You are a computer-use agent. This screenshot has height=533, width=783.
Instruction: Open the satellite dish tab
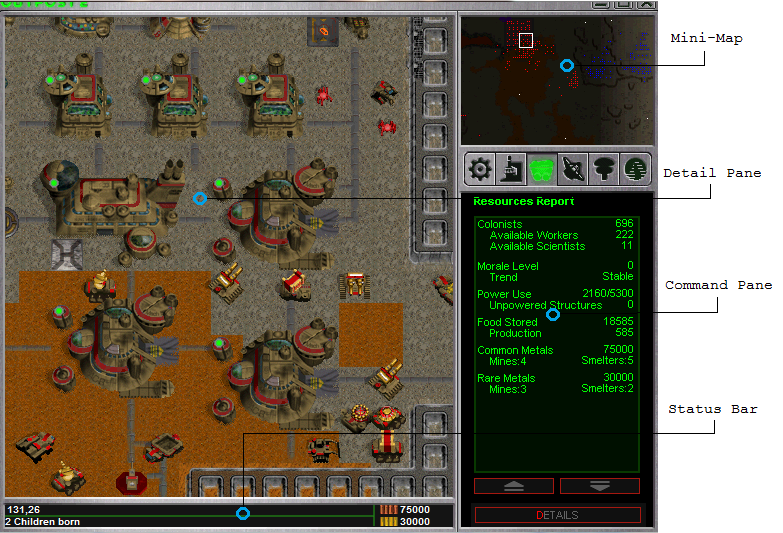point(573,169)
